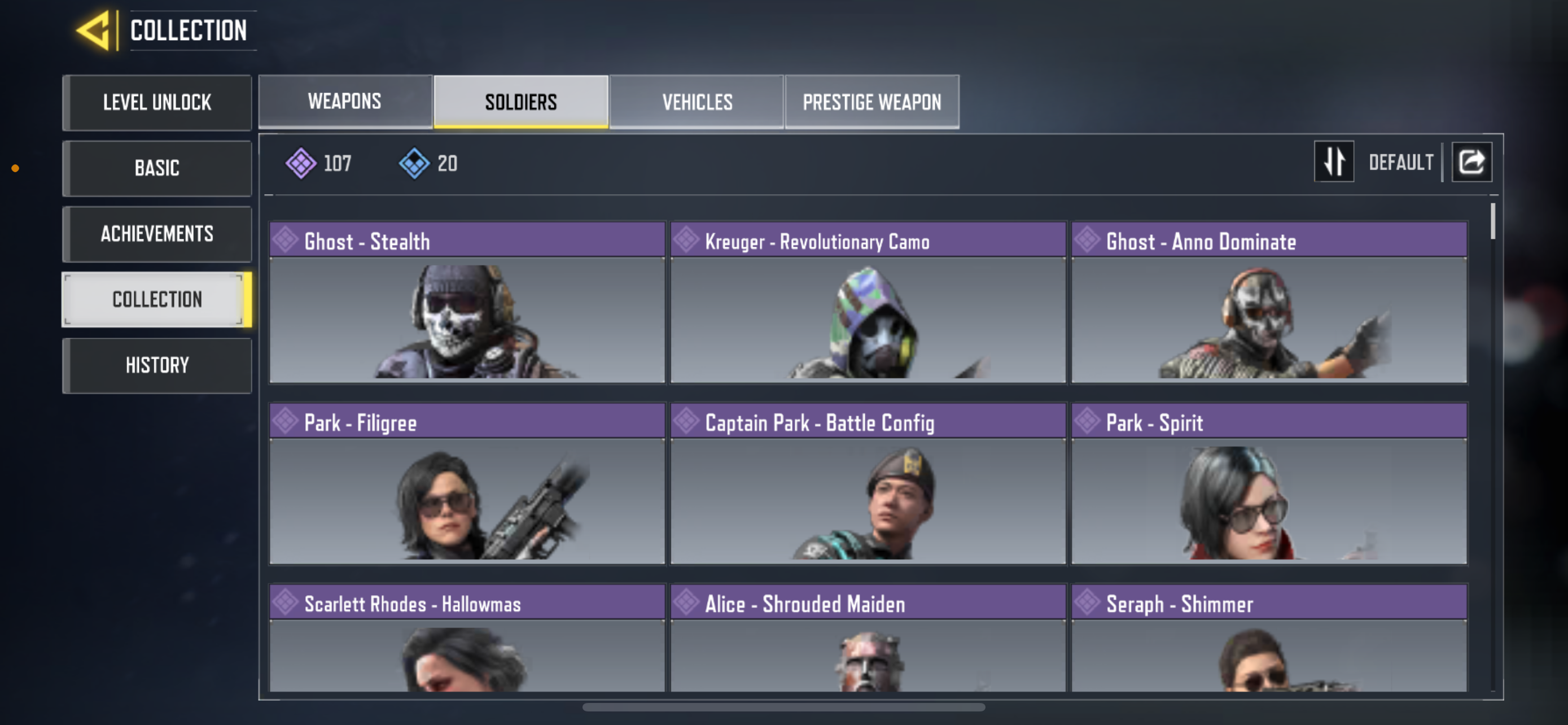Screen dimensions: 1568x725
Task: Switch to the Weapons tab
Action: pos(344,101)
